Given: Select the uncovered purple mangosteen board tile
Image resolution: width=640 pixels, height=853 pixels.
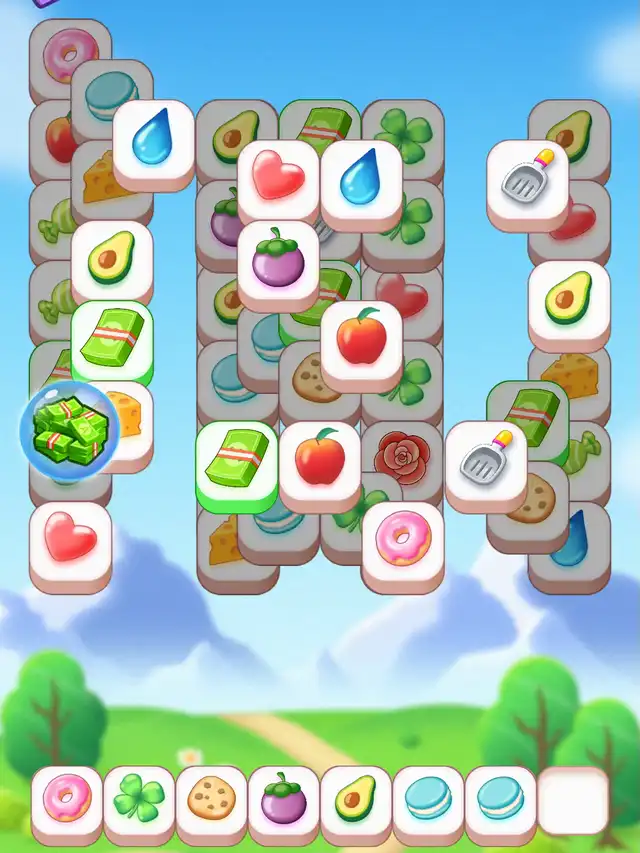Looking at the screenshot, I should pyautogui.click(x=278, y=260).
